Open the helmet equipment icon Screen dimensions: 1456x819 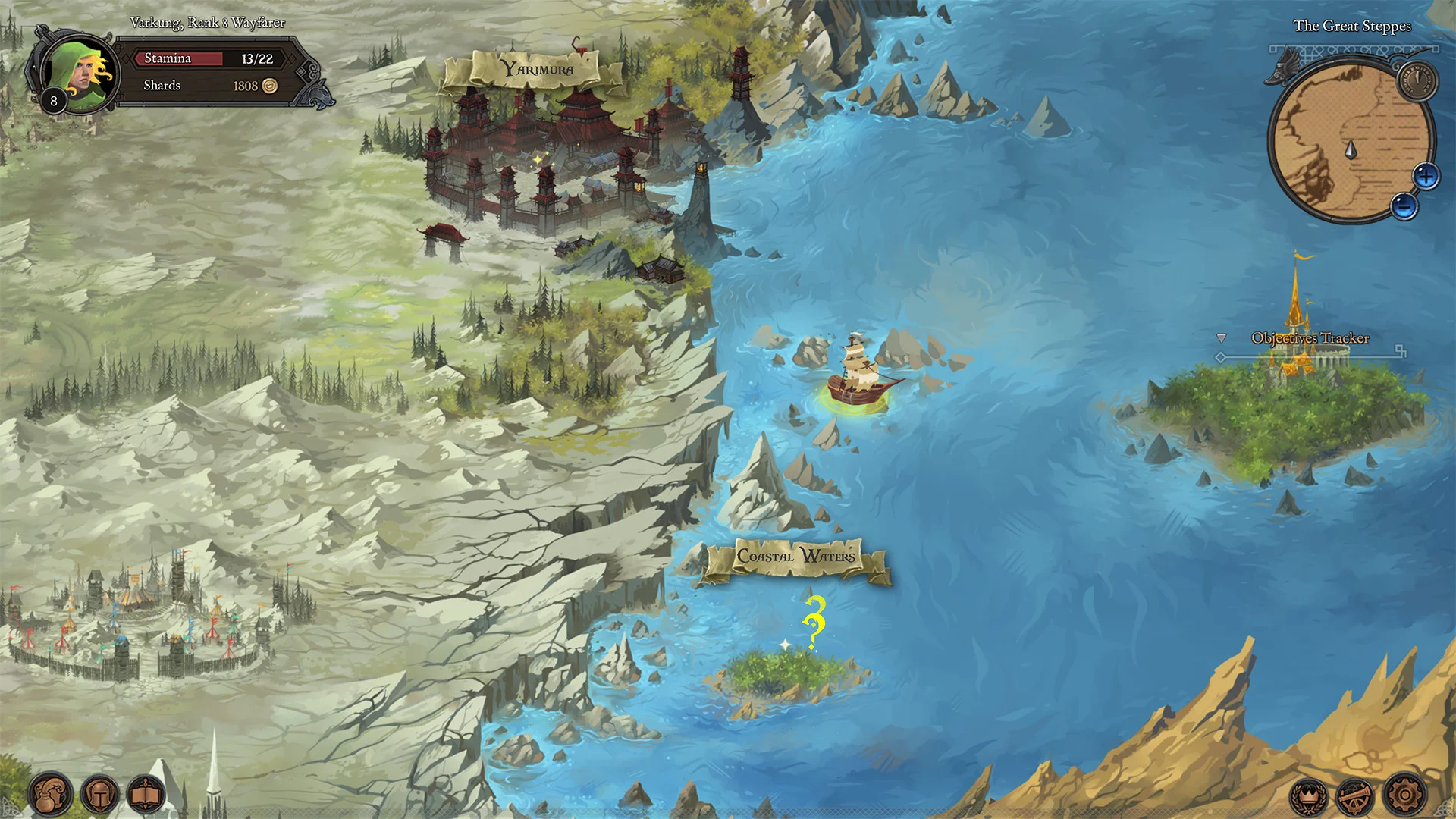tap(101, 795)
